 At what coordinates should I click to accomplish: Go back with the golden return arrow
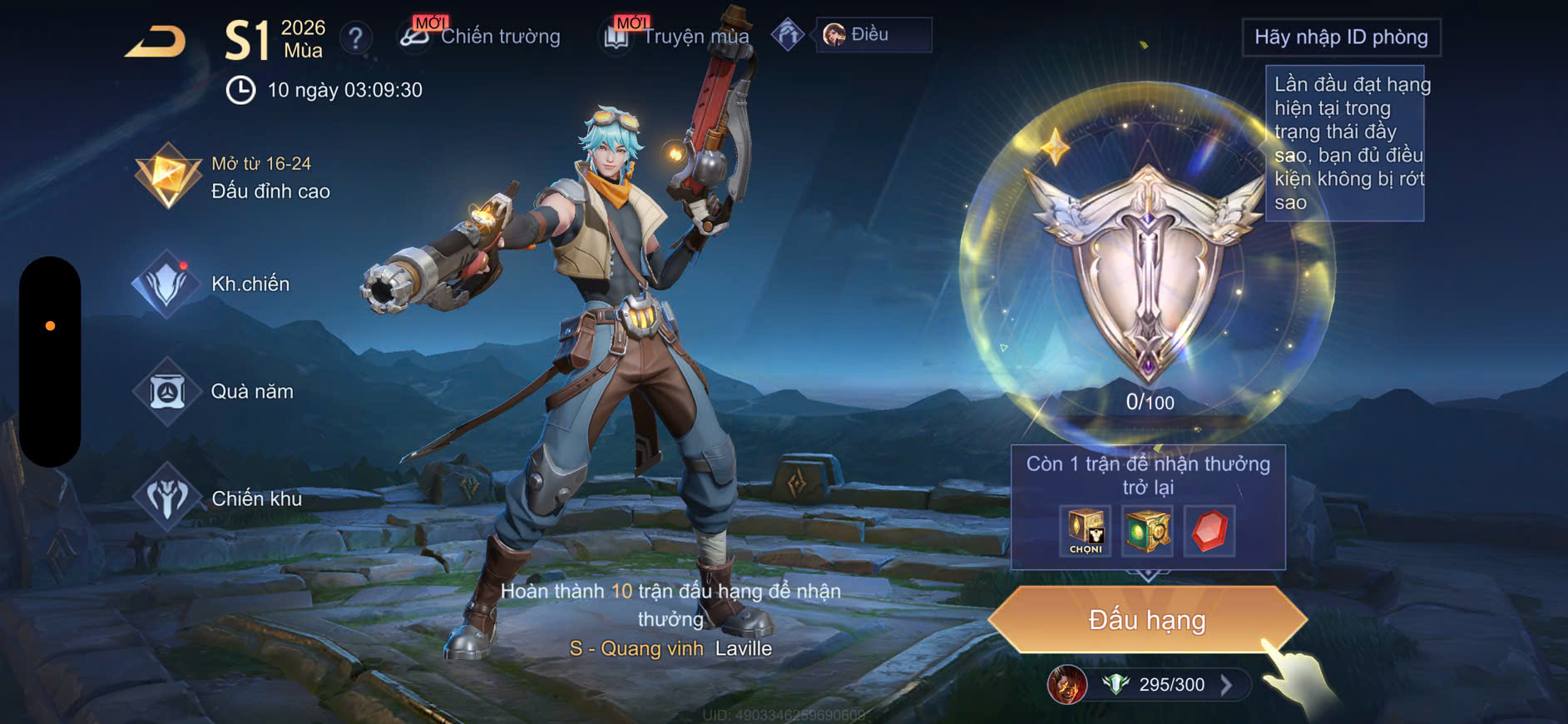pyautogui.click(x=156, y=42)
